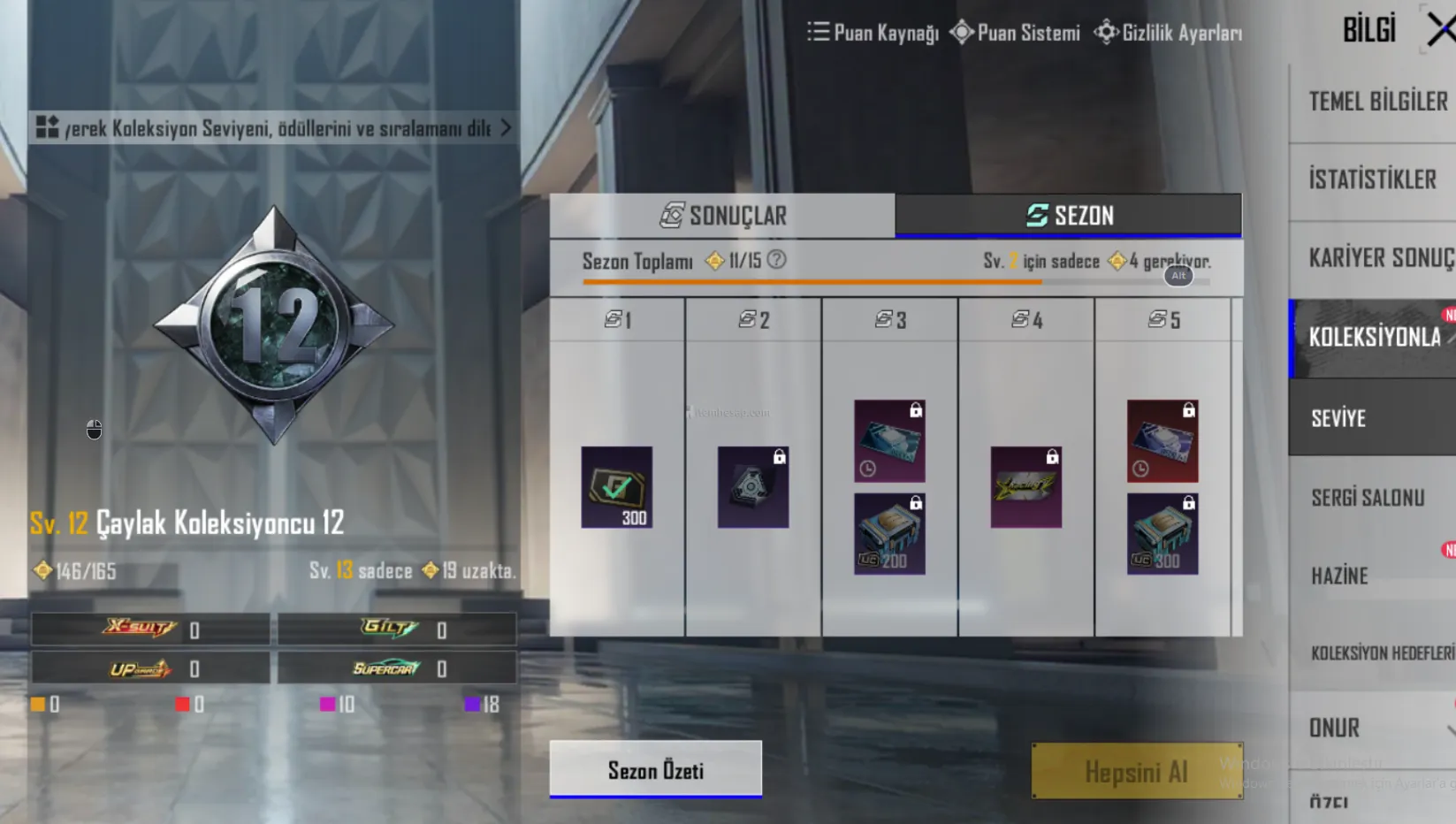Open Koleksiyon Hedefleri submenu
The height and width of the screenshot is (824, 1456).
[1381, 653]
